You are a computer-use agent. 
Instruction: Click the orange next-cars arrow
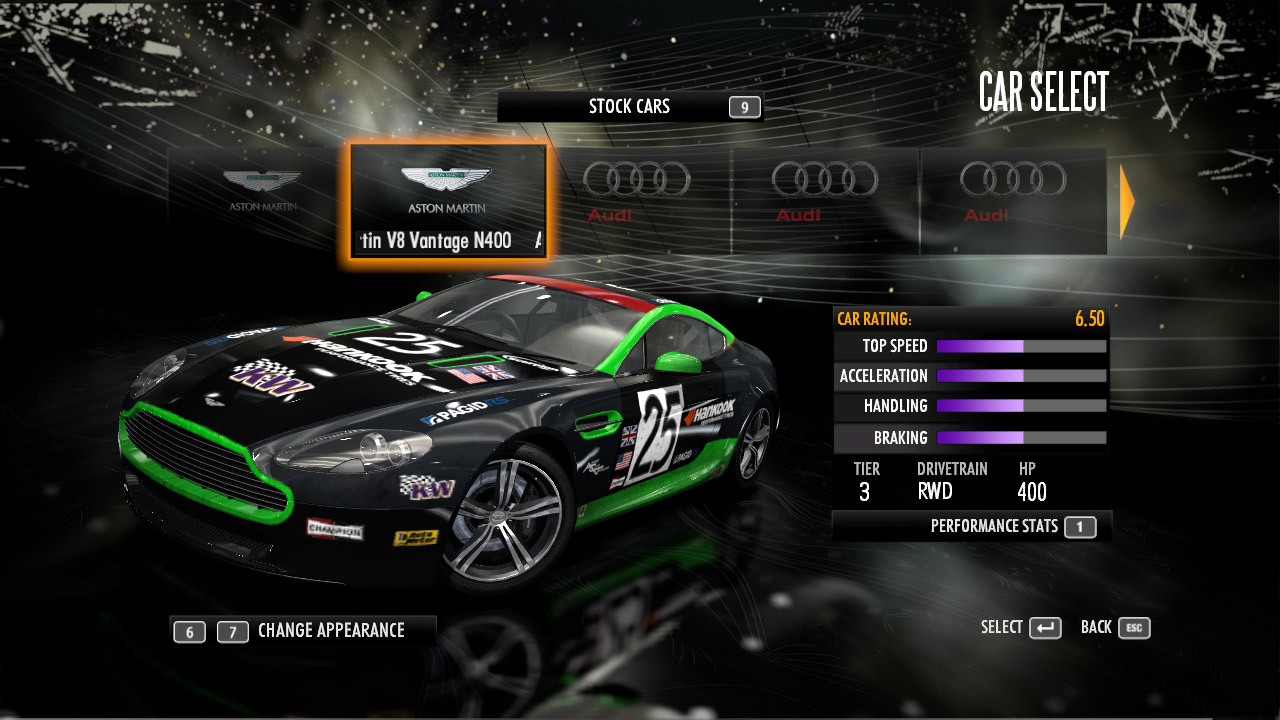(1127, 202)
